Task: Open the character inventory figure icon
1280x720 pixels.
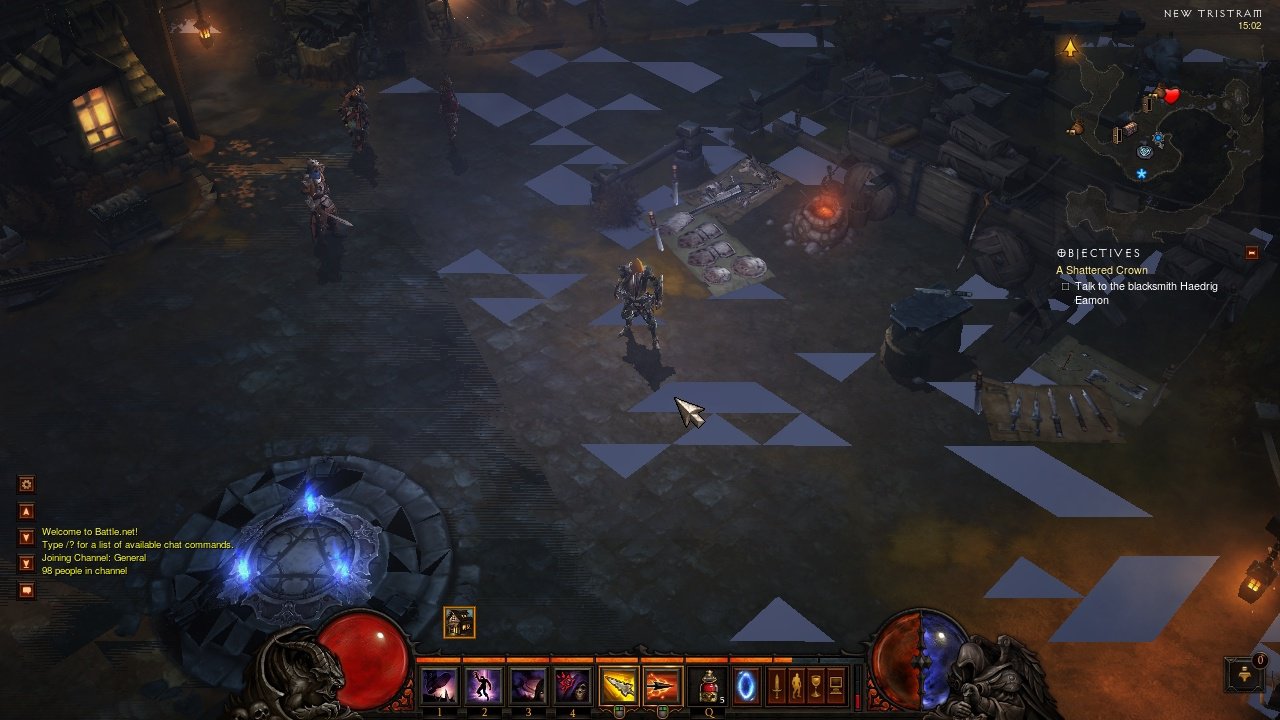Action: (x=796, y=686)
